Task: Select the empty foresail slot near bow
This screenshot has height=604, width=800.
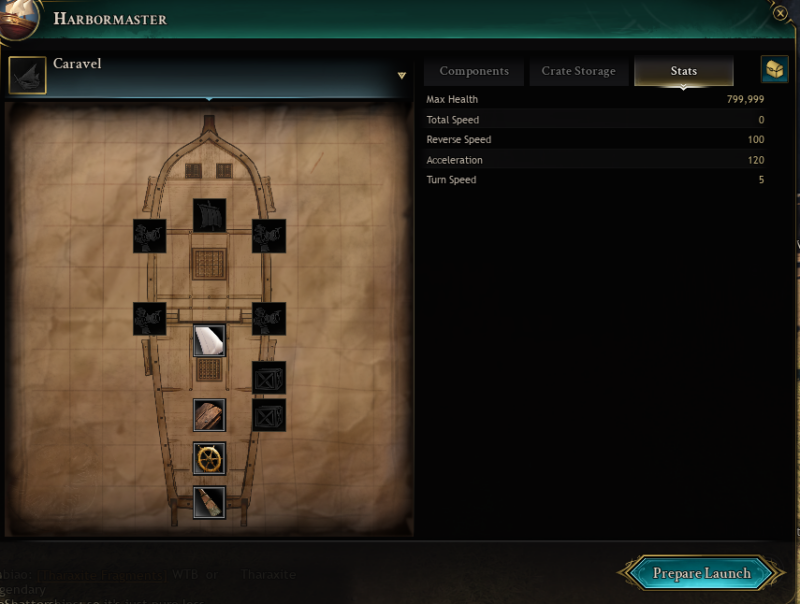Action: pyautogui.click(x=209, y=214)
